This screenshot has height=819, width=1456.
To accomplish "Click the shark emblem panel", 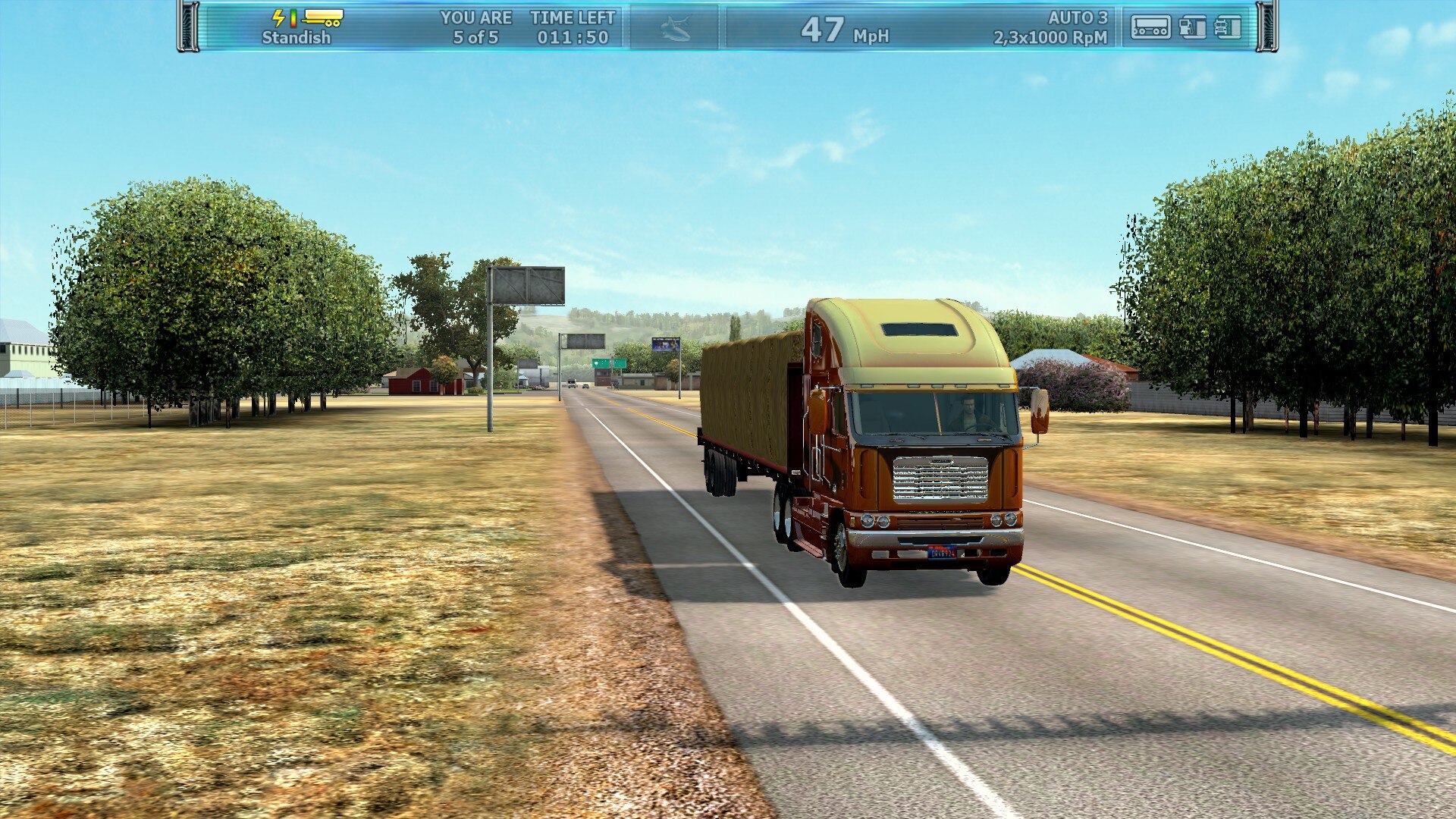I will click(674, 29).
